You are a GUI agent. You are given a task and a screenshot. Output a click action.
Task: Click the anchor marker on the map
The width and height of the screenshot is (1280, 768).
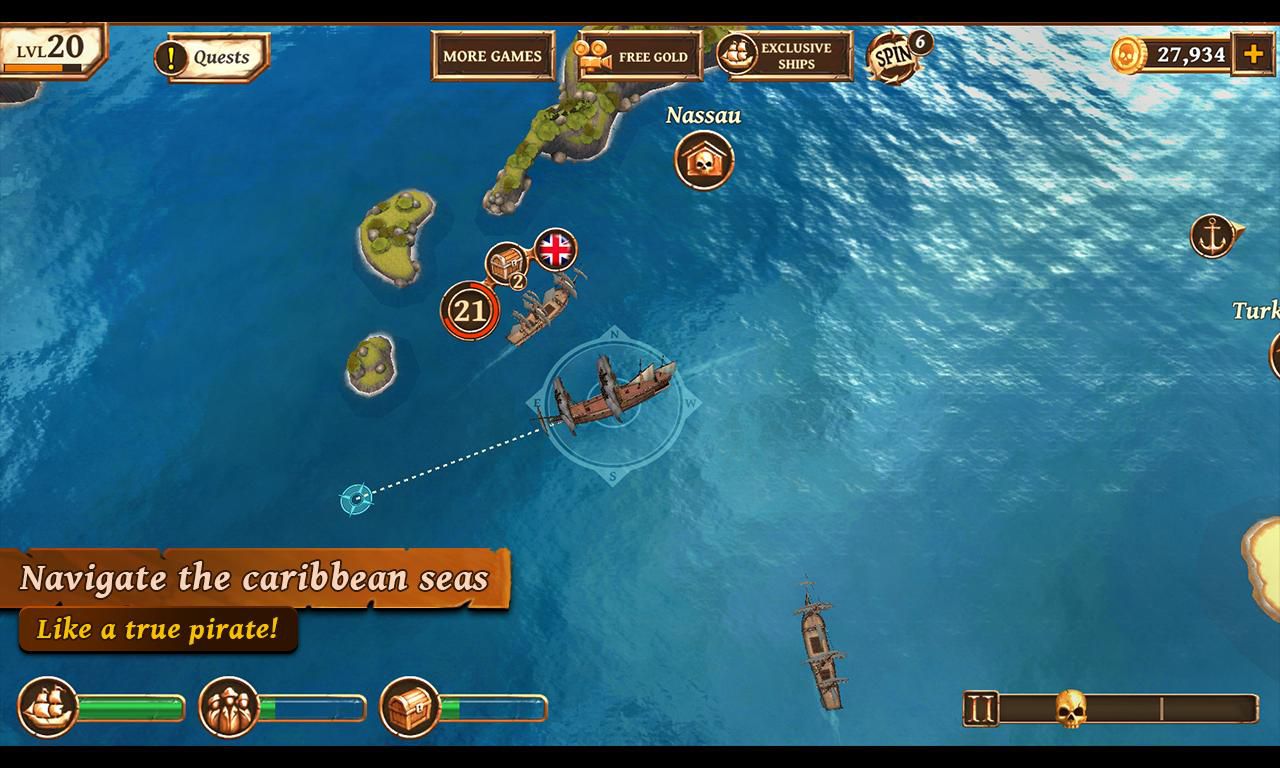coord(1213,236)
